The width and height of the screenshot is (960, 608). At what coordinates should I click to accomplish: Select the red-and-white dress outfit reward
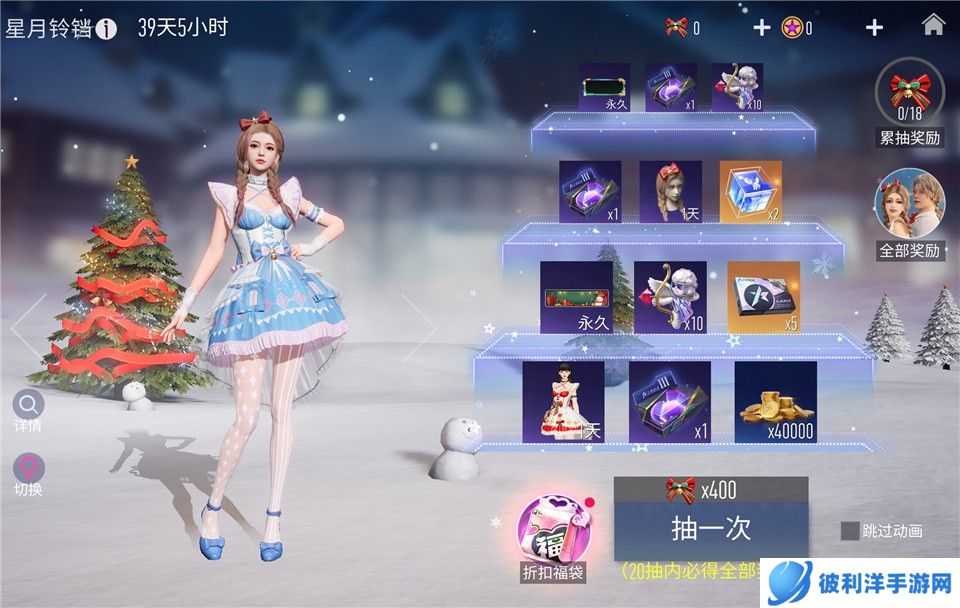pos(563,402)
